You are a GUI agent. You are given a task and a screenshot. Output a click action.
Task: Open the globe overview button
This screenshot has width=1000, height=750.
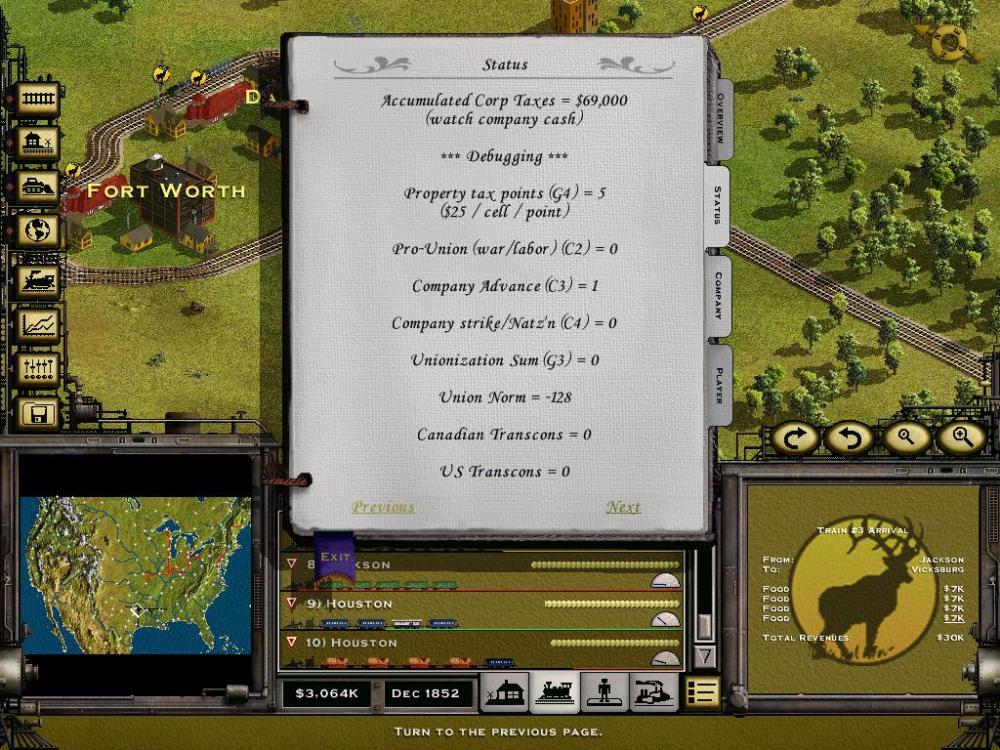pos(39,231)
